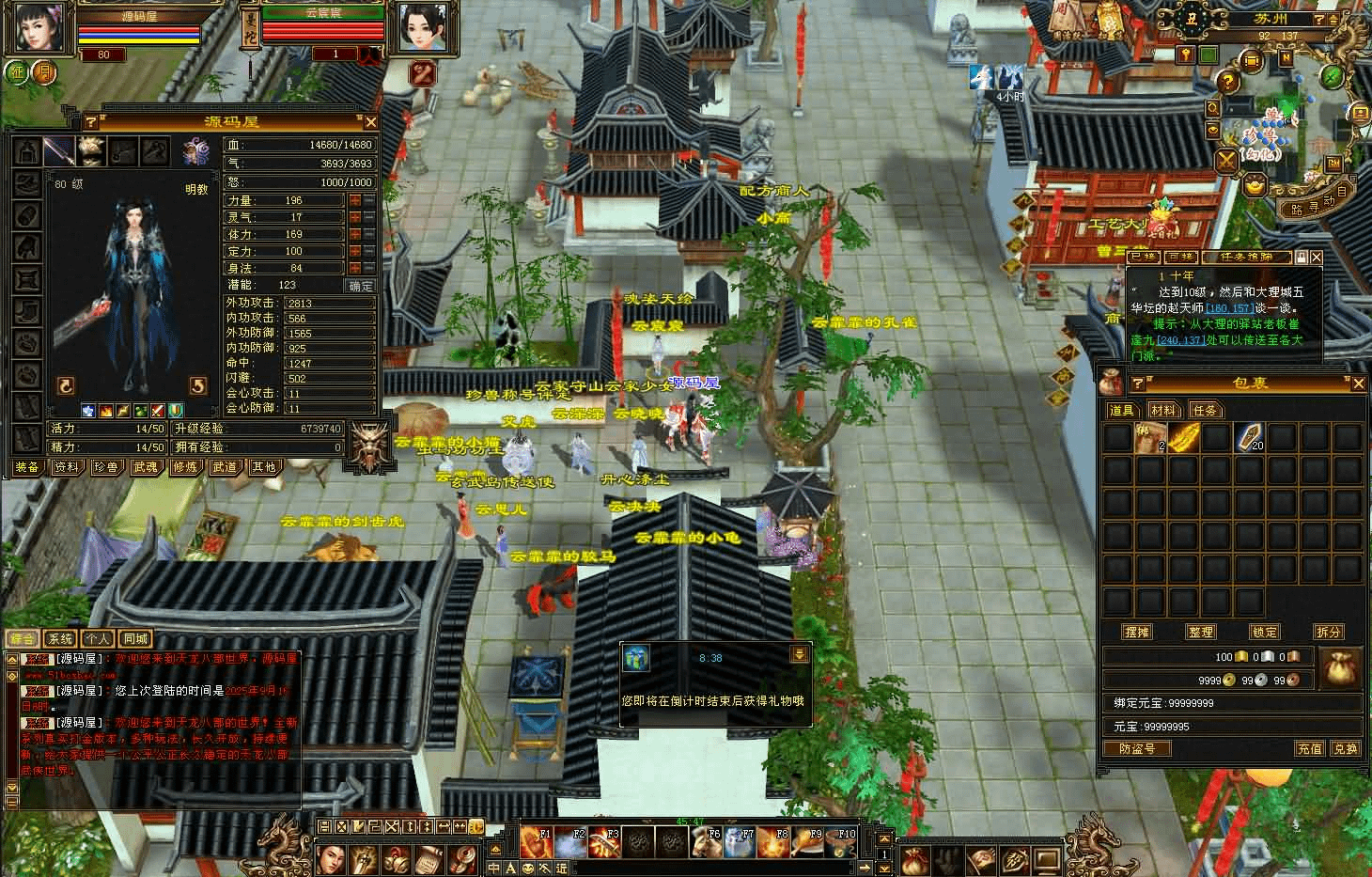The image size is (1372, 877).
Task: Select the golden feather item slot
Action: (1184, 437)
